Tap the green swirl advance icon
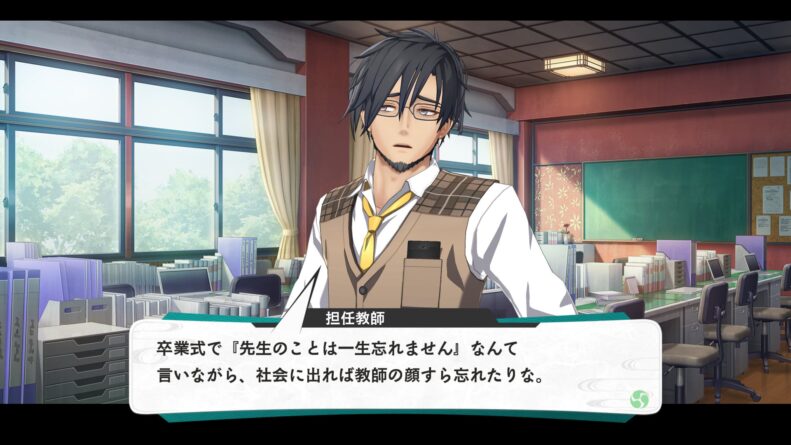The image size is (791, 445). [x=638, y=399]
